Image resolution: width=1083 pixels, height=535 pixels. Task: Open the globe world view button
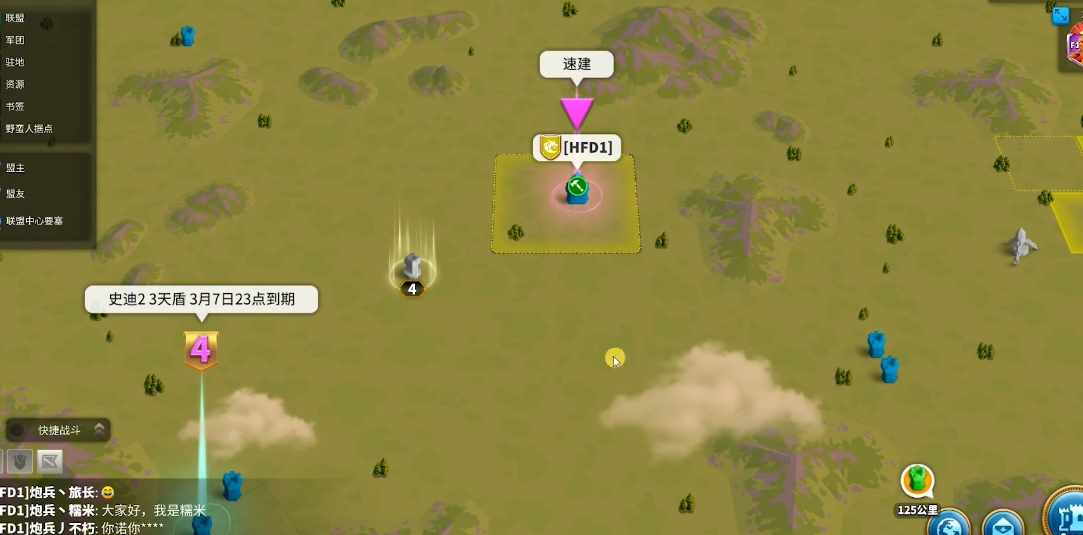947,524
